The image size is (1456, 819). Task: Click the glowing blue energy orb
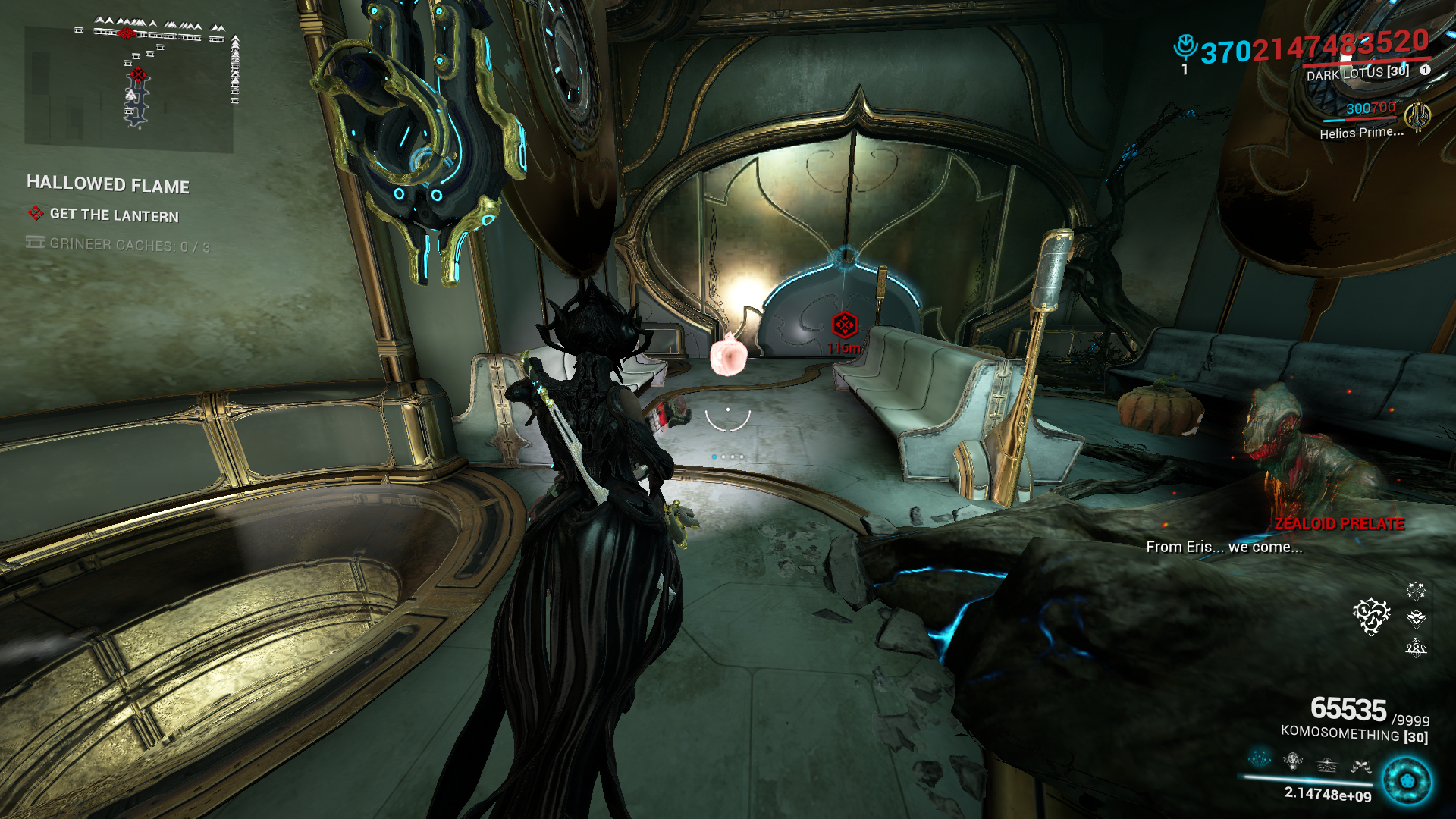1407,781
